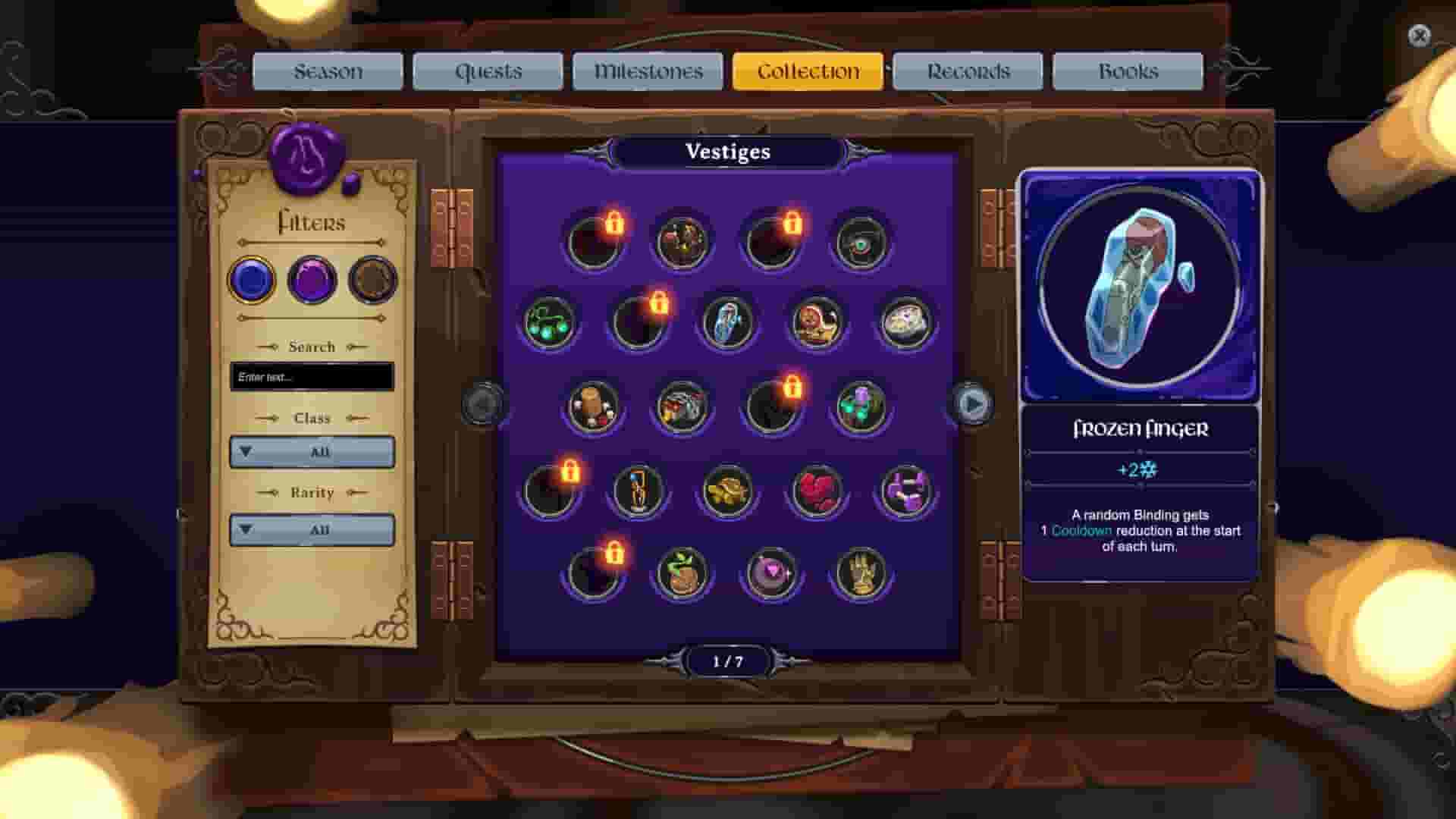This screenshot has width=1456, height=819.
Task: Select the hourglass chain vestige
Action: pos(635,491)
